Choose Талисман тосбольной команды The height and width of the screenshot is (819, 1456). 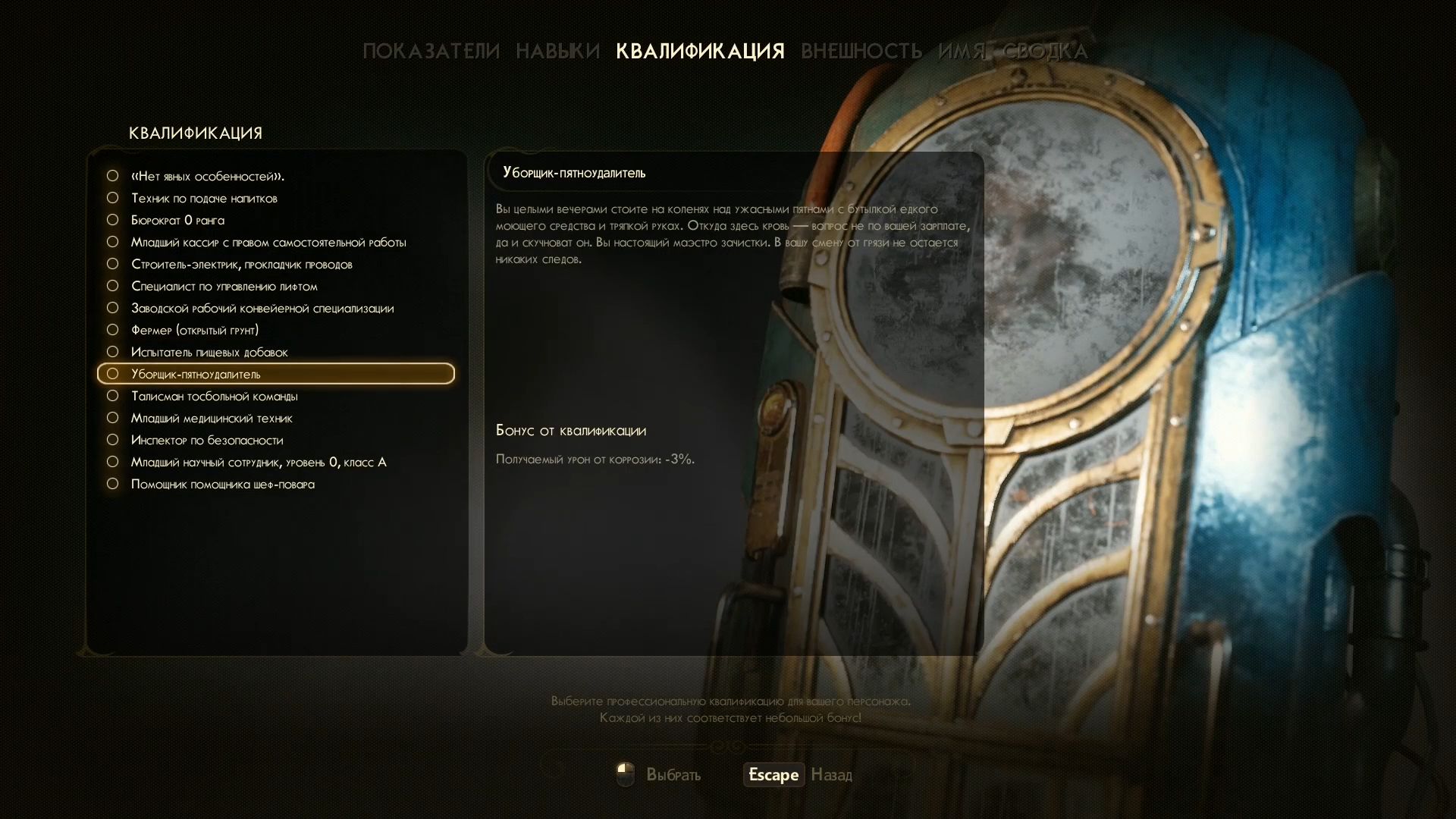tap(214, 397)
